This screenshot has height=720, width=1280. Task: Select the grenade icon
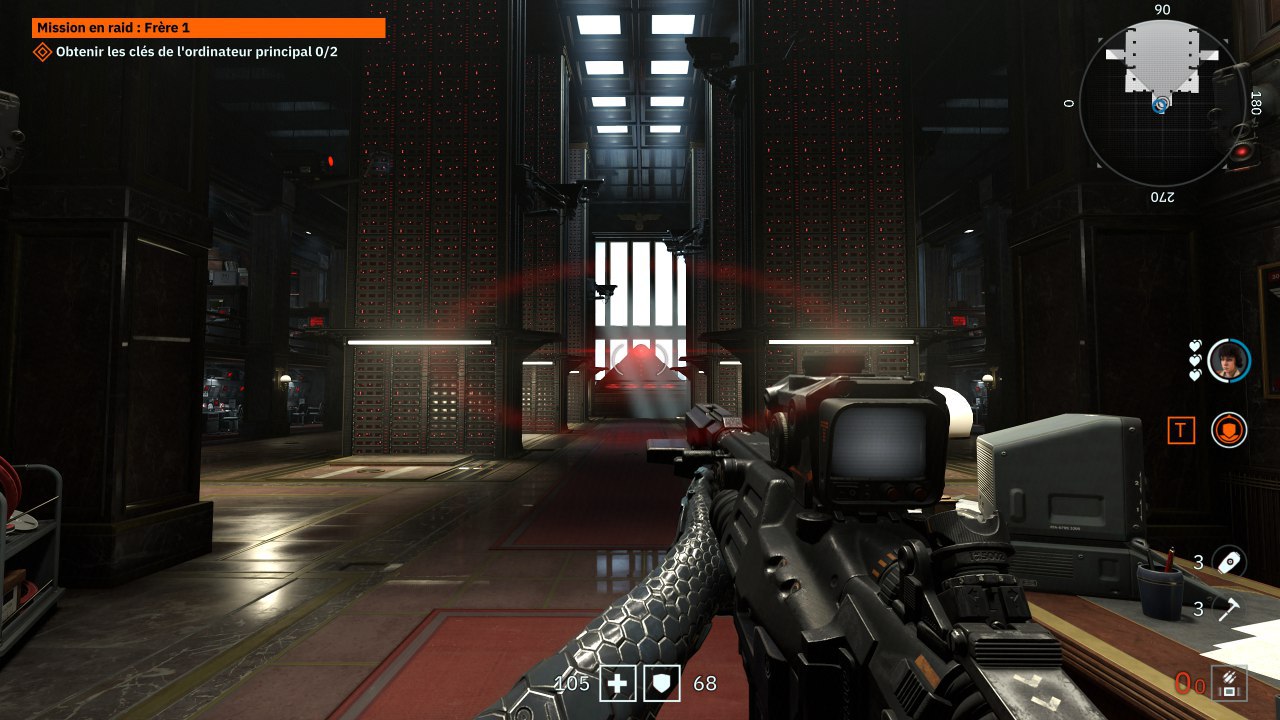1228,562
